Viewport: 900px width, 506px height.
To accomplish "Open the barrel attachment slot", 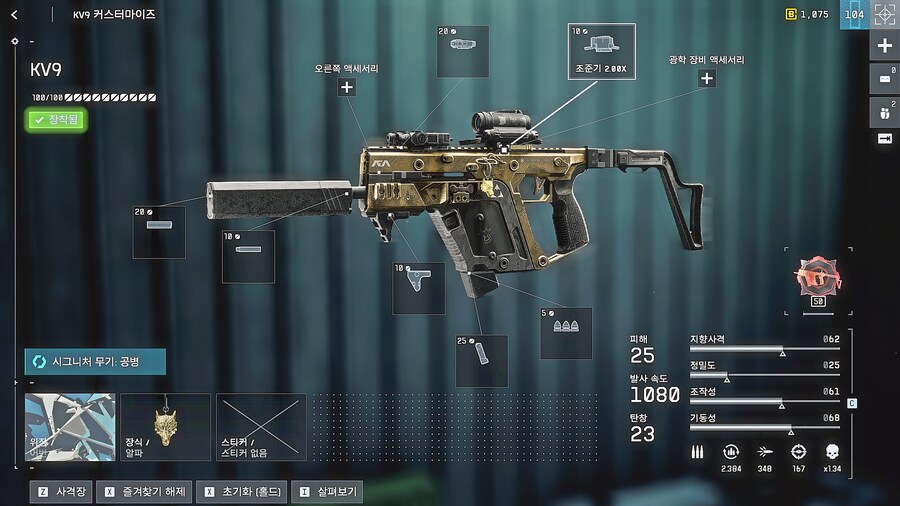I will coord(248,256).
